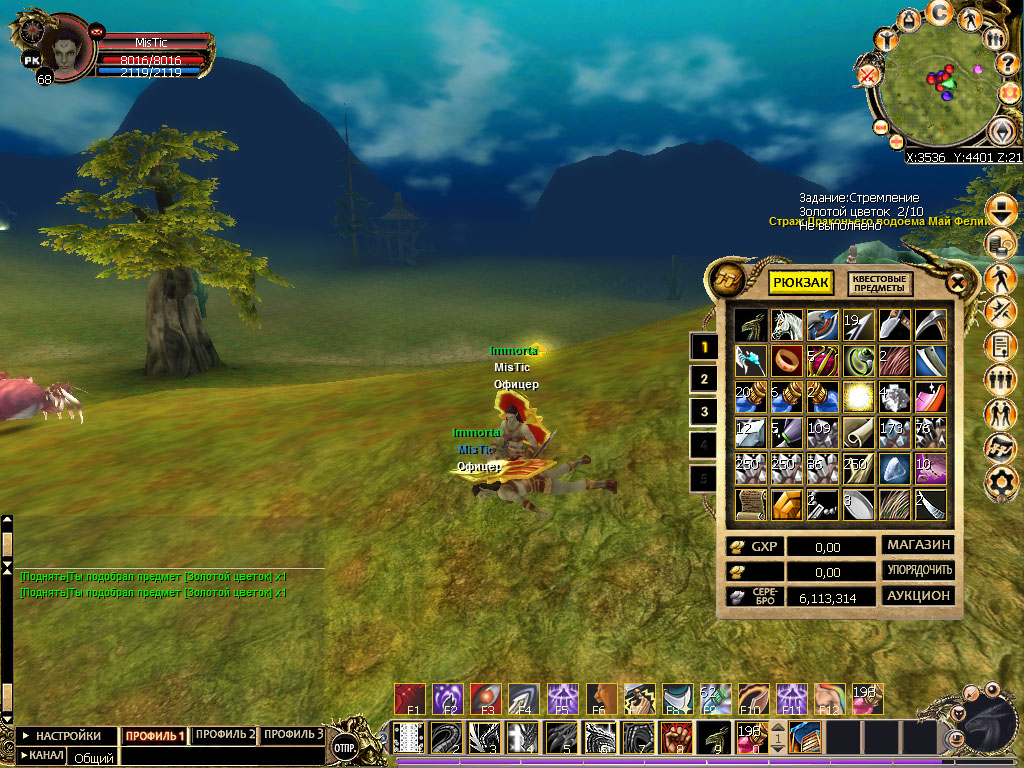
Task: Switch to backpack page 3
Action: [x=704, y=411]
